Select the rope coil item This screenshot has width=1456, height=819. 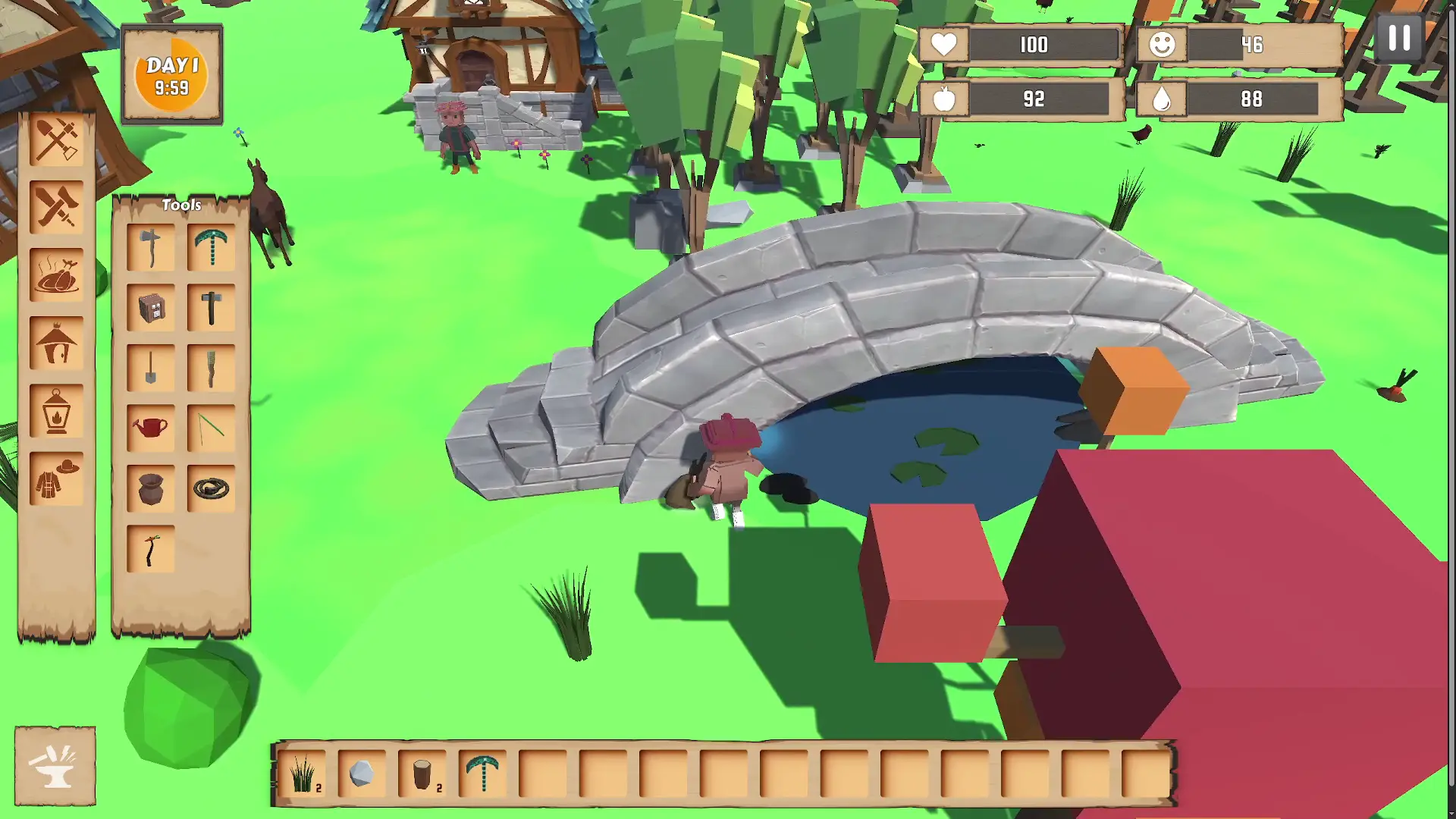(x=210, y=488)
